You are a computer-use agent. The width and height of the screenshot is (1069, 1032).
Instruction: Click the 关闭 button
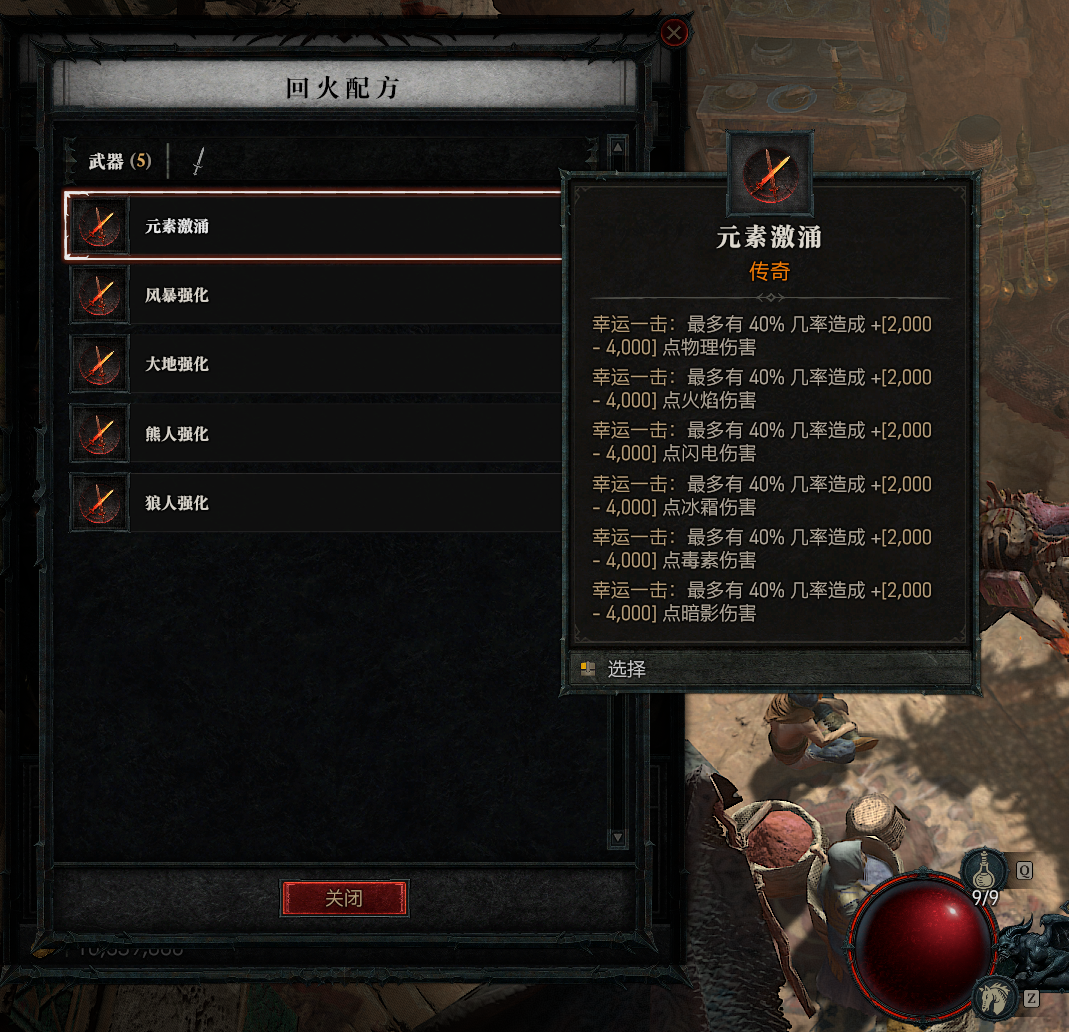344,898
